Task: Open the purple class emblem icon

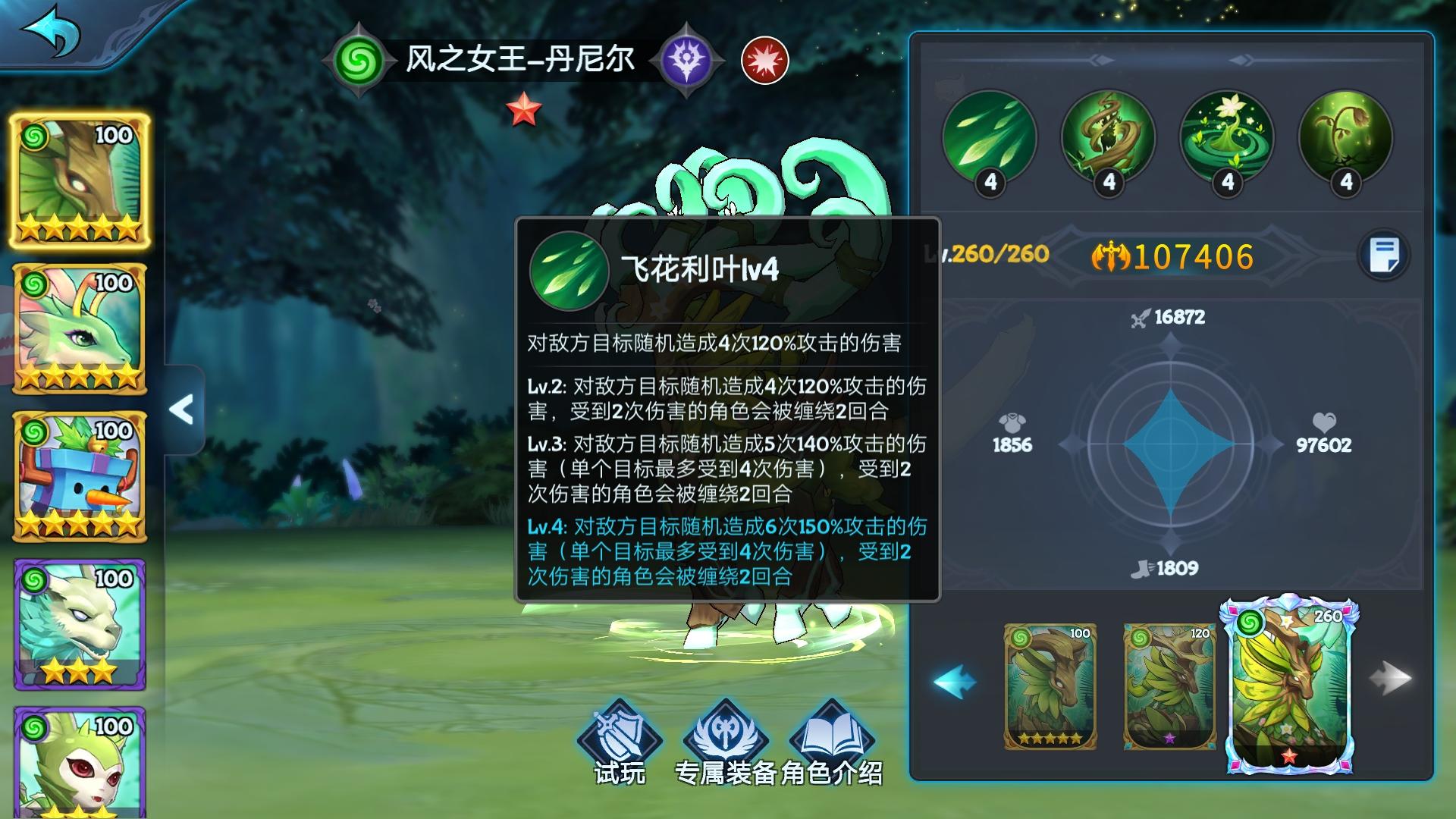Action: pos(686,61)
